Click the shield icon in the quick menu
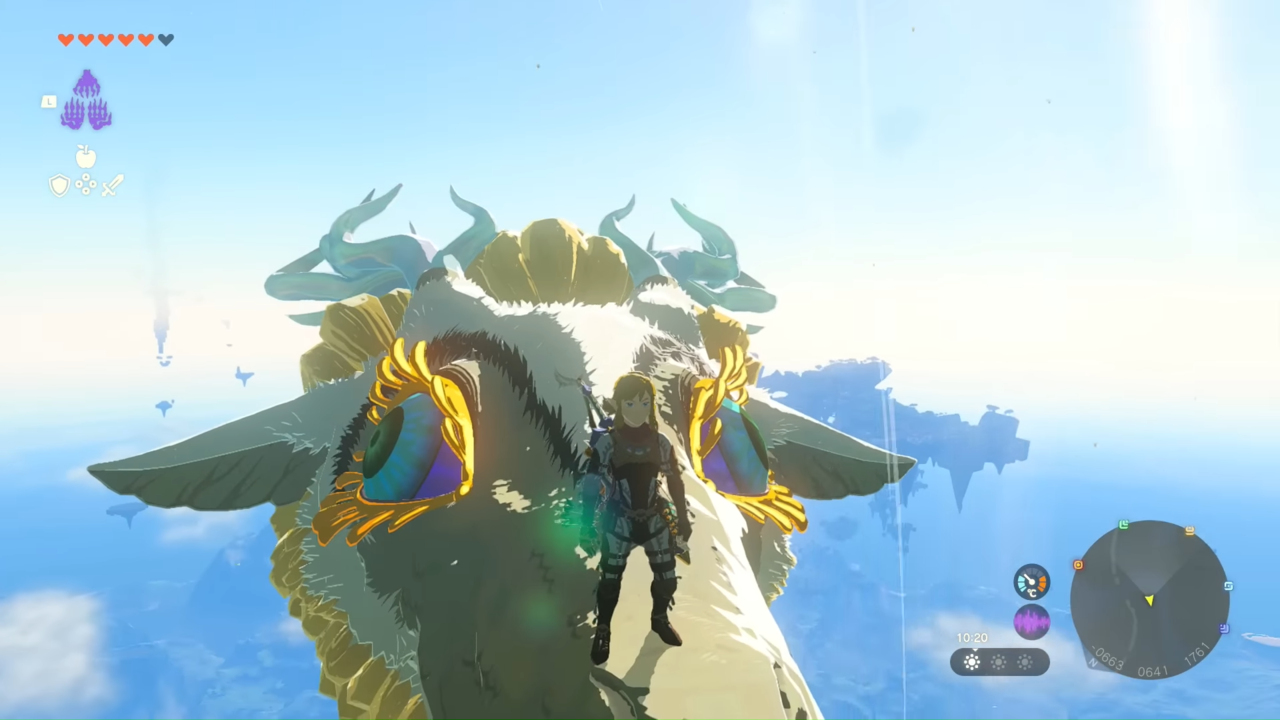The image size is (1280, 720). [60, 185]
